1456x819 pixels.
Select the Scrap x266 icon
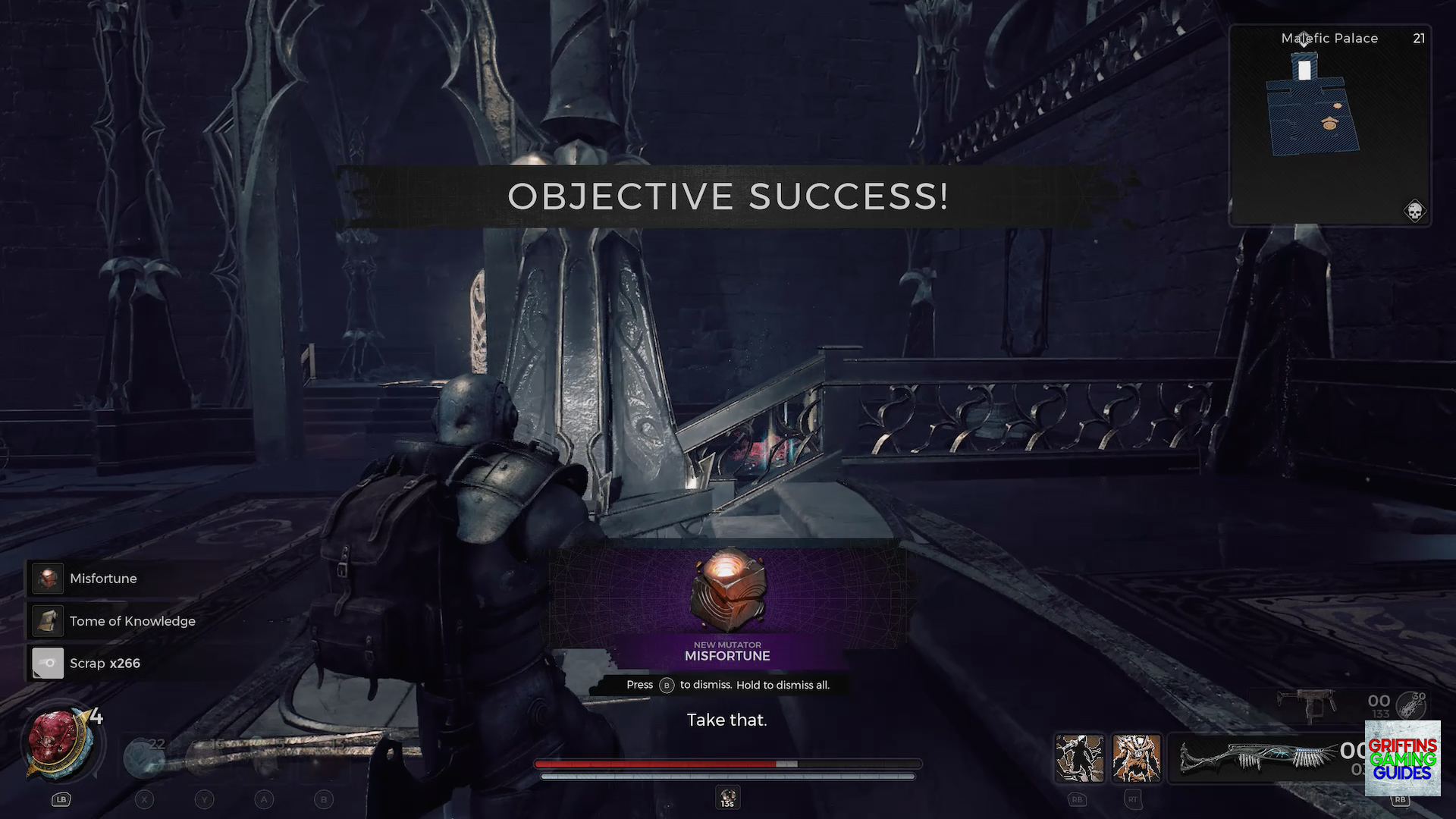tap(47, 663)
